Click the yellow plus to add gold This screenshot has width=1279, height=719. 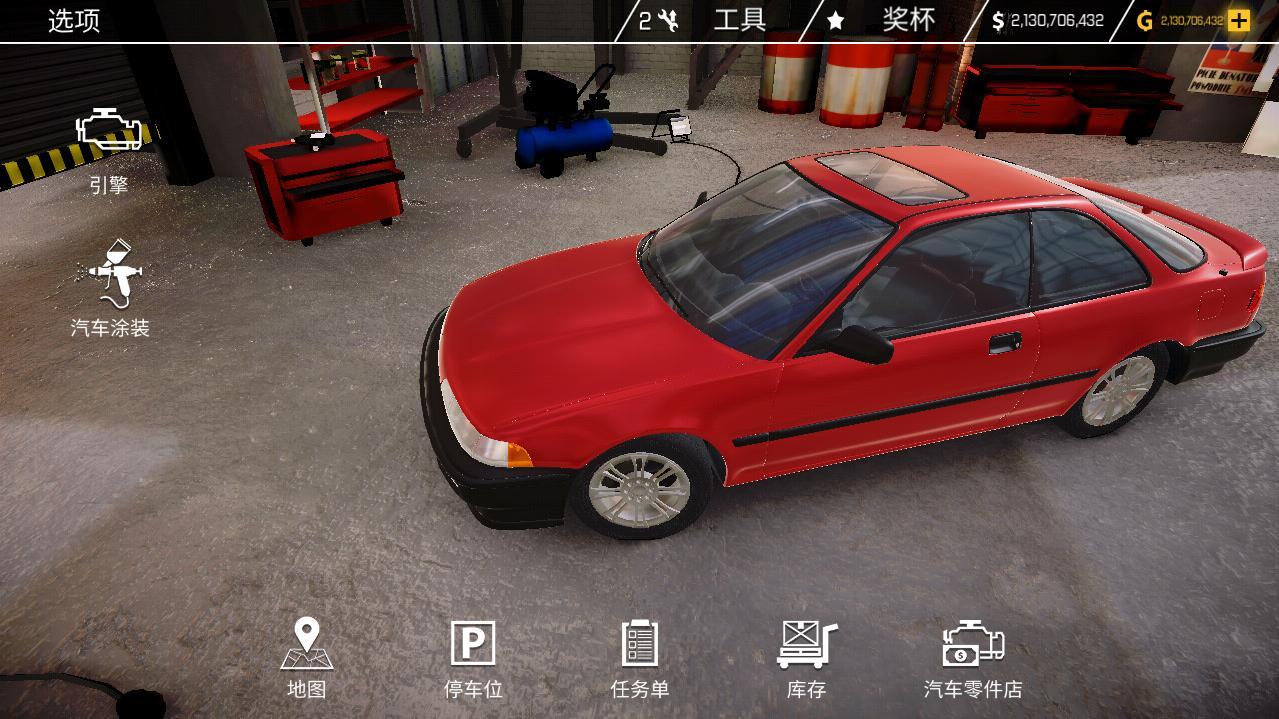point(1239,20)
